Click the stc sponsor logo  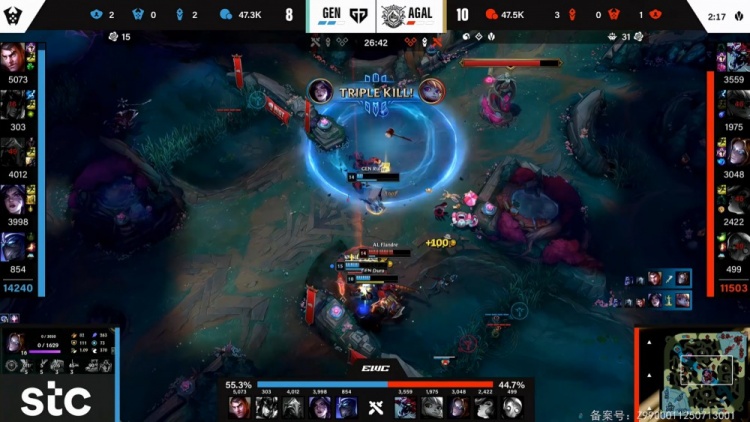56,400
